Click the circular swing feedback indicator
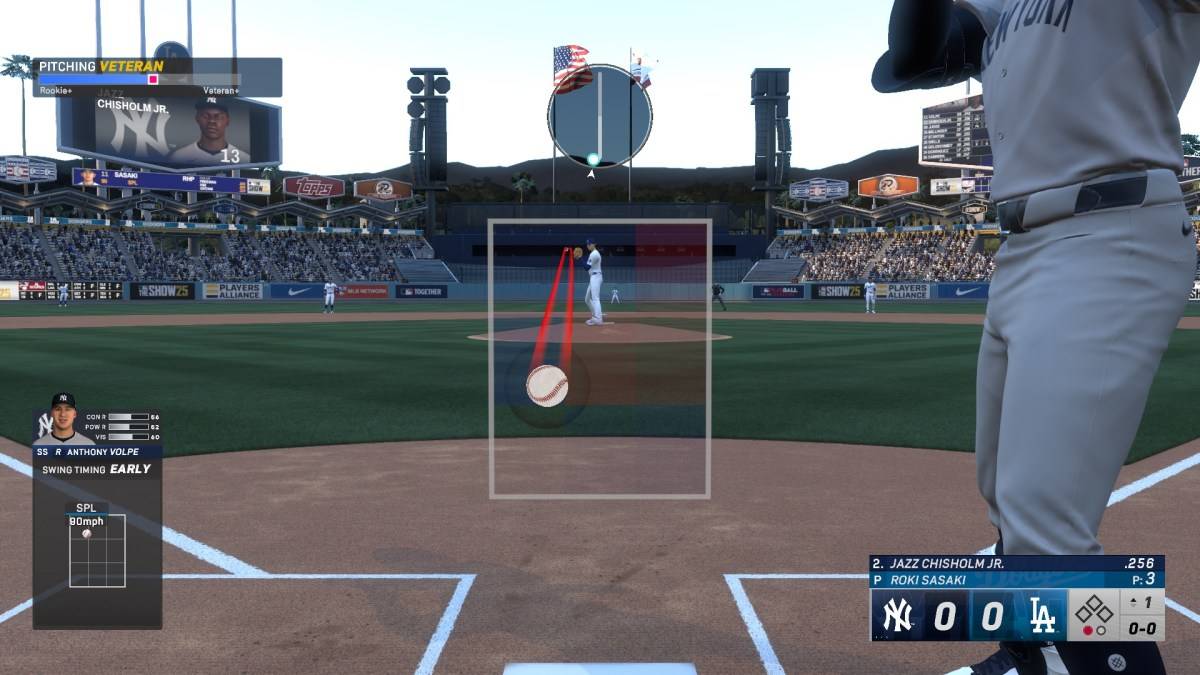 click(x=599, y=116)
